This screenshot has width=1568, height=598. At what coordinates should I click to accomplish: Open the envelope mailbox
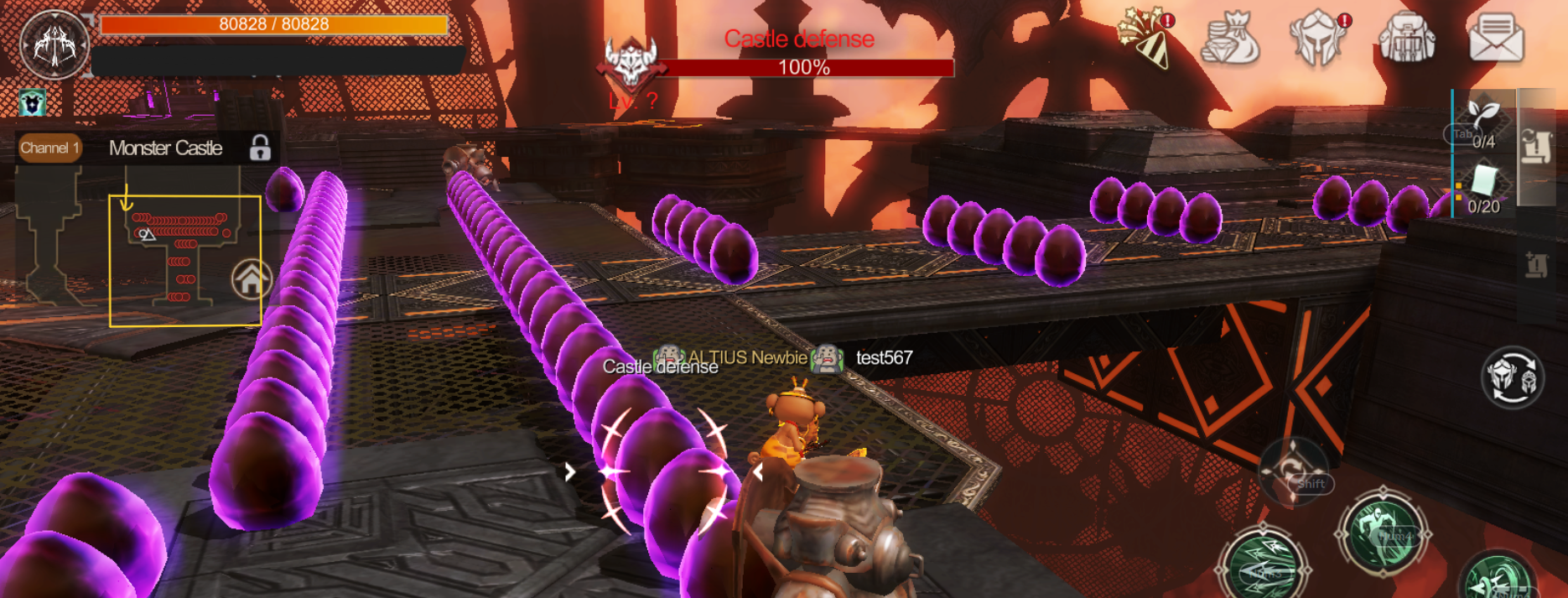click(1496, 39)
